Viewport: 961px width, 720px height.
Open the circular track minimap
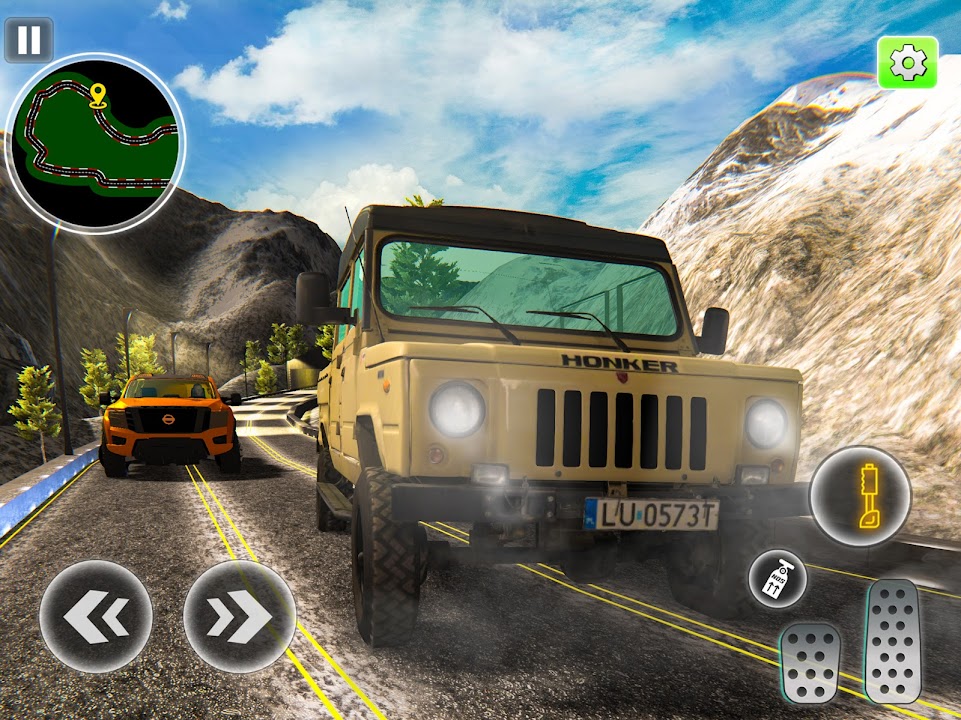[95, 142]
